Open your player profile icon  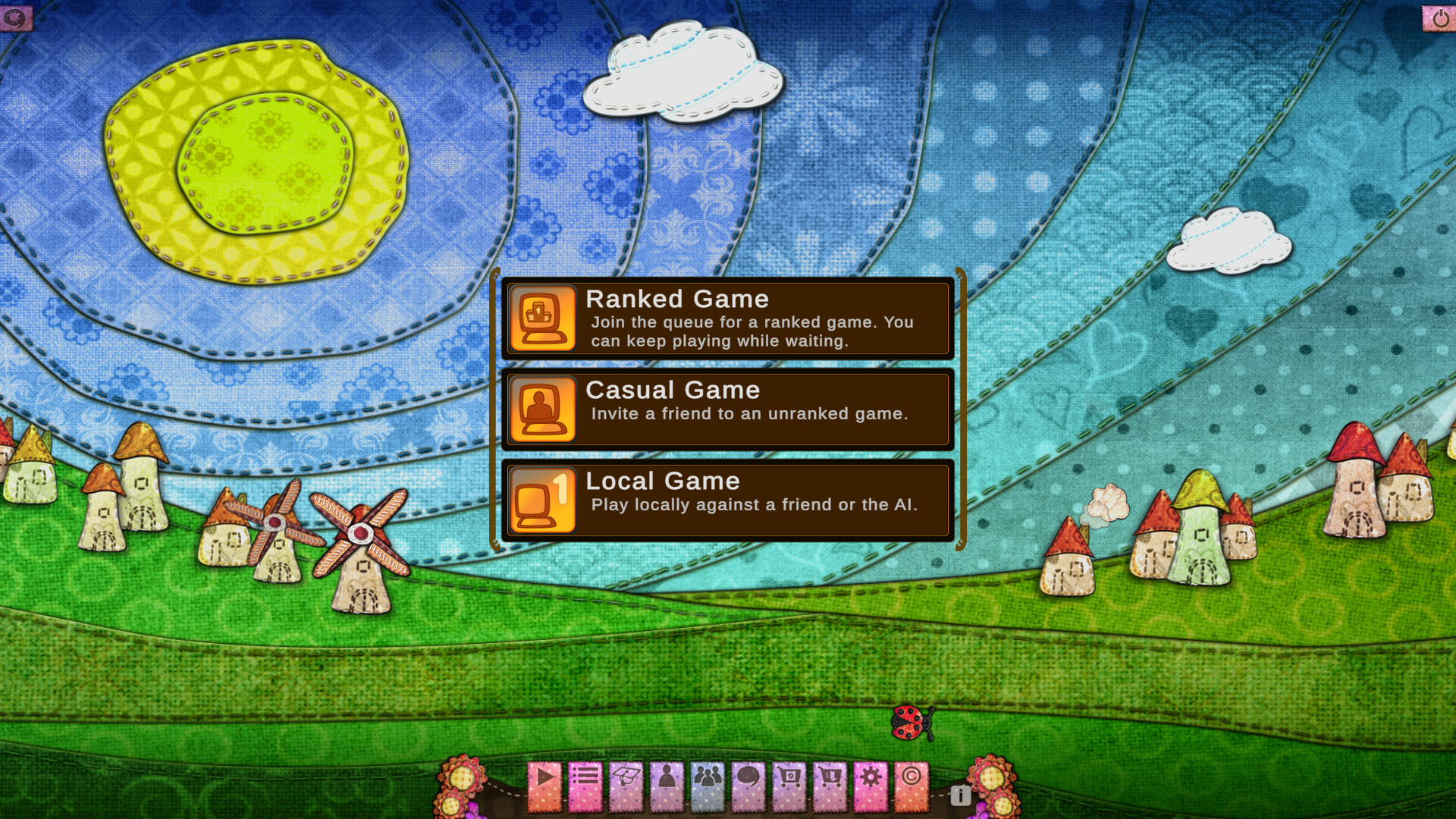(x=667, y=785)
